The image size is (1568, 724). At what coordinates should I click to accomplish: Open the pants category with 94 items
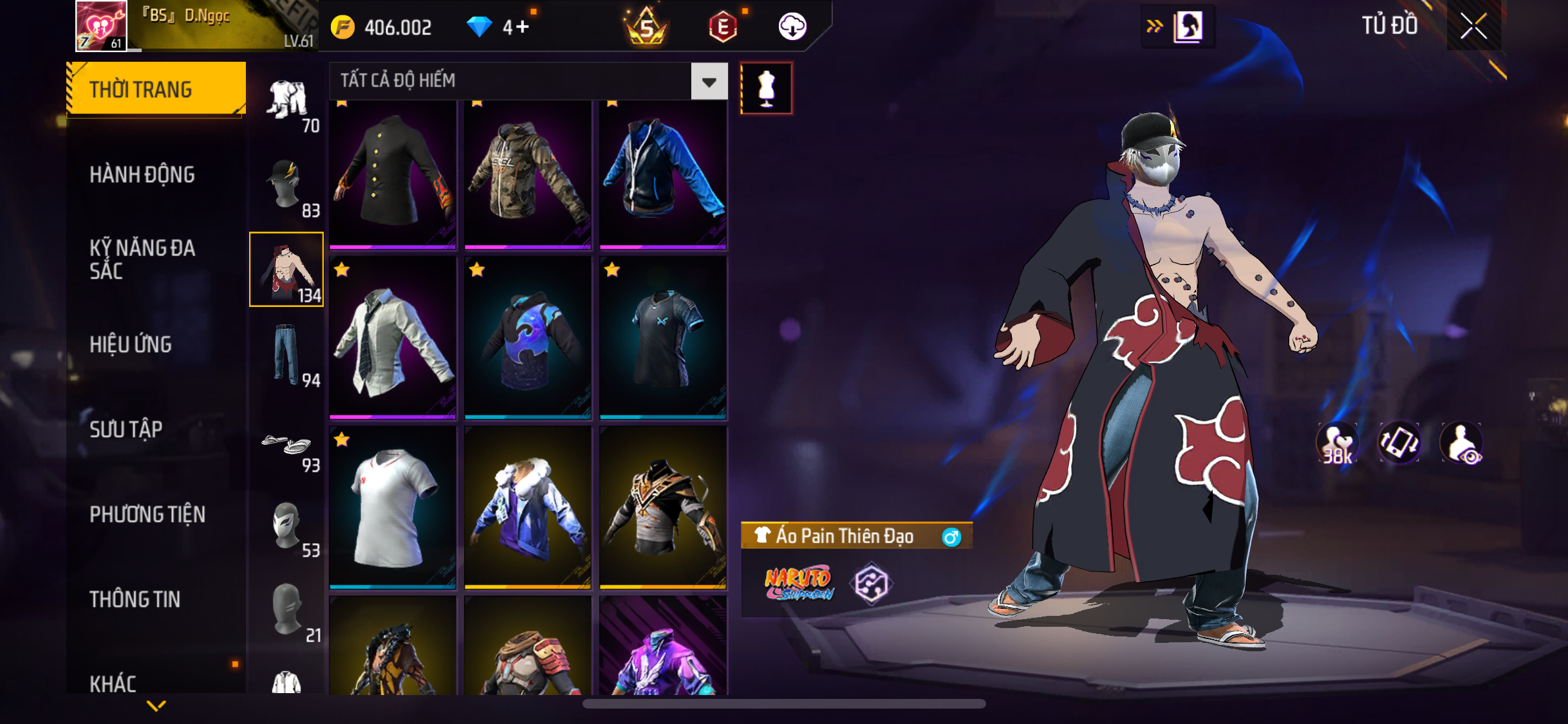287,355
